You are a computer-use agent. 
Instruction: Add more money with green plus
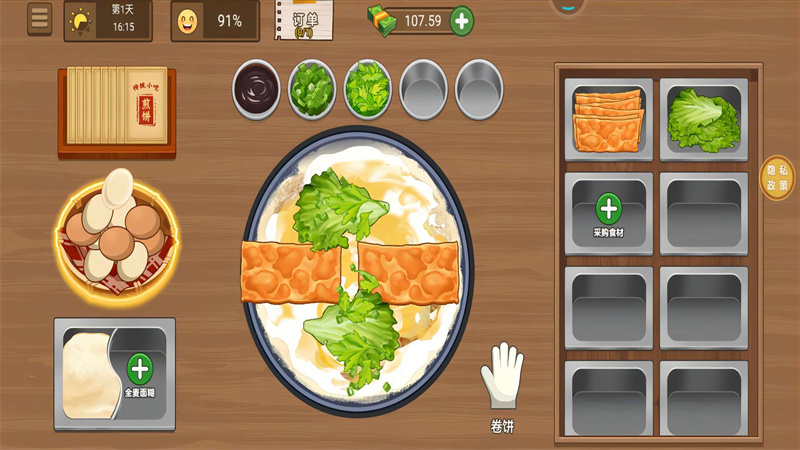[461, 20]
